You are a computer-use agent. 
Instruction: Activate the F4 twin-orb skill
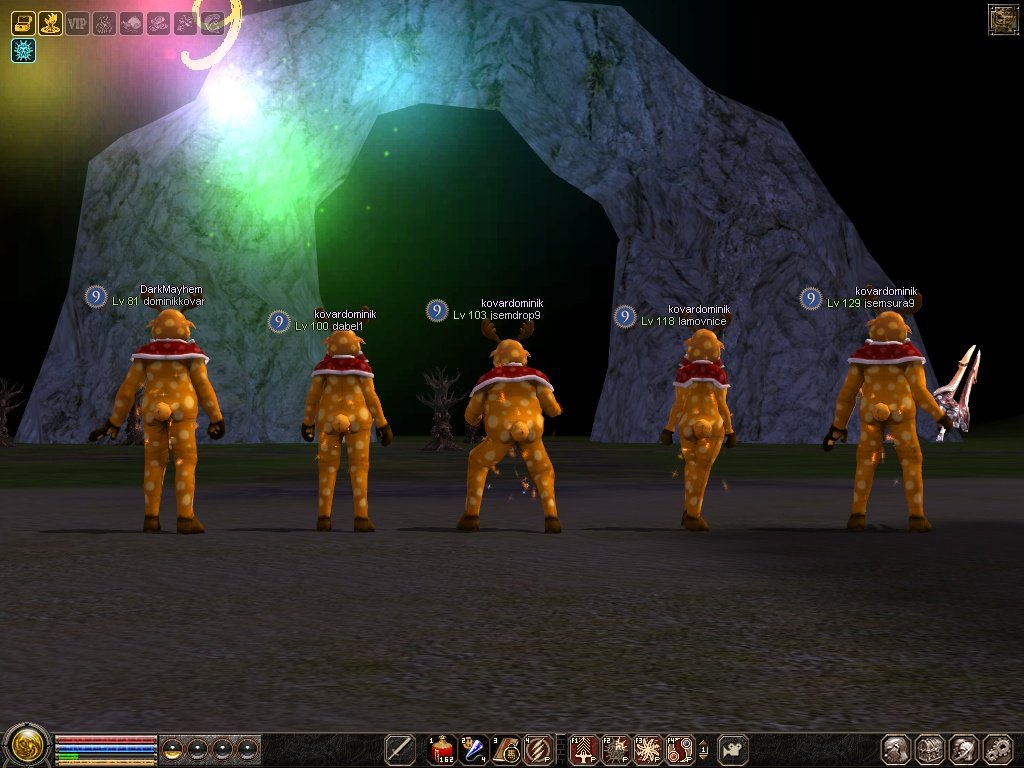click(679, 749)
